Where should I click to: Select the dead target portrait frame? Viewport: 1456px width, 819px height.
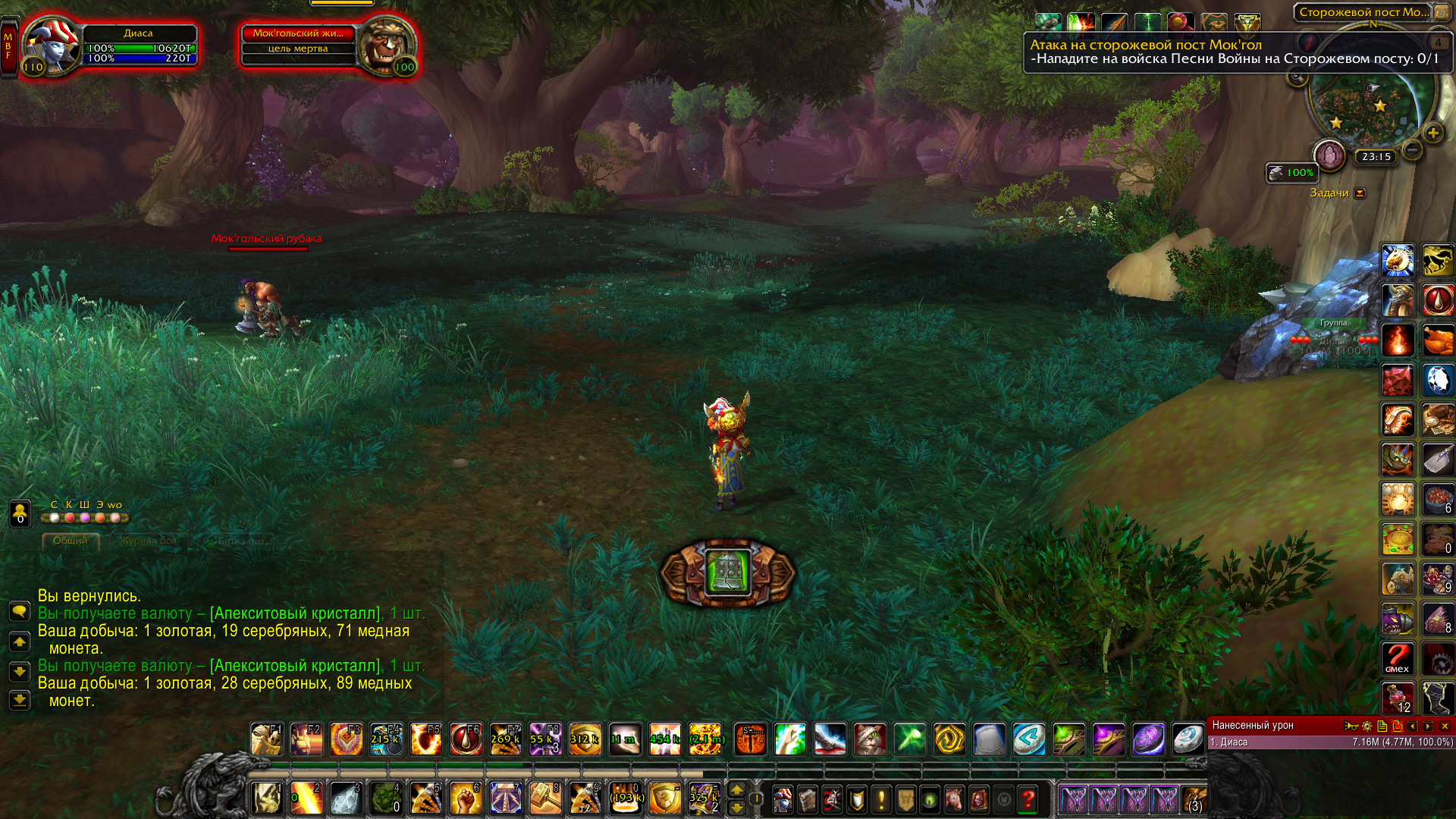pyautogui.click(x=385, y=45)
